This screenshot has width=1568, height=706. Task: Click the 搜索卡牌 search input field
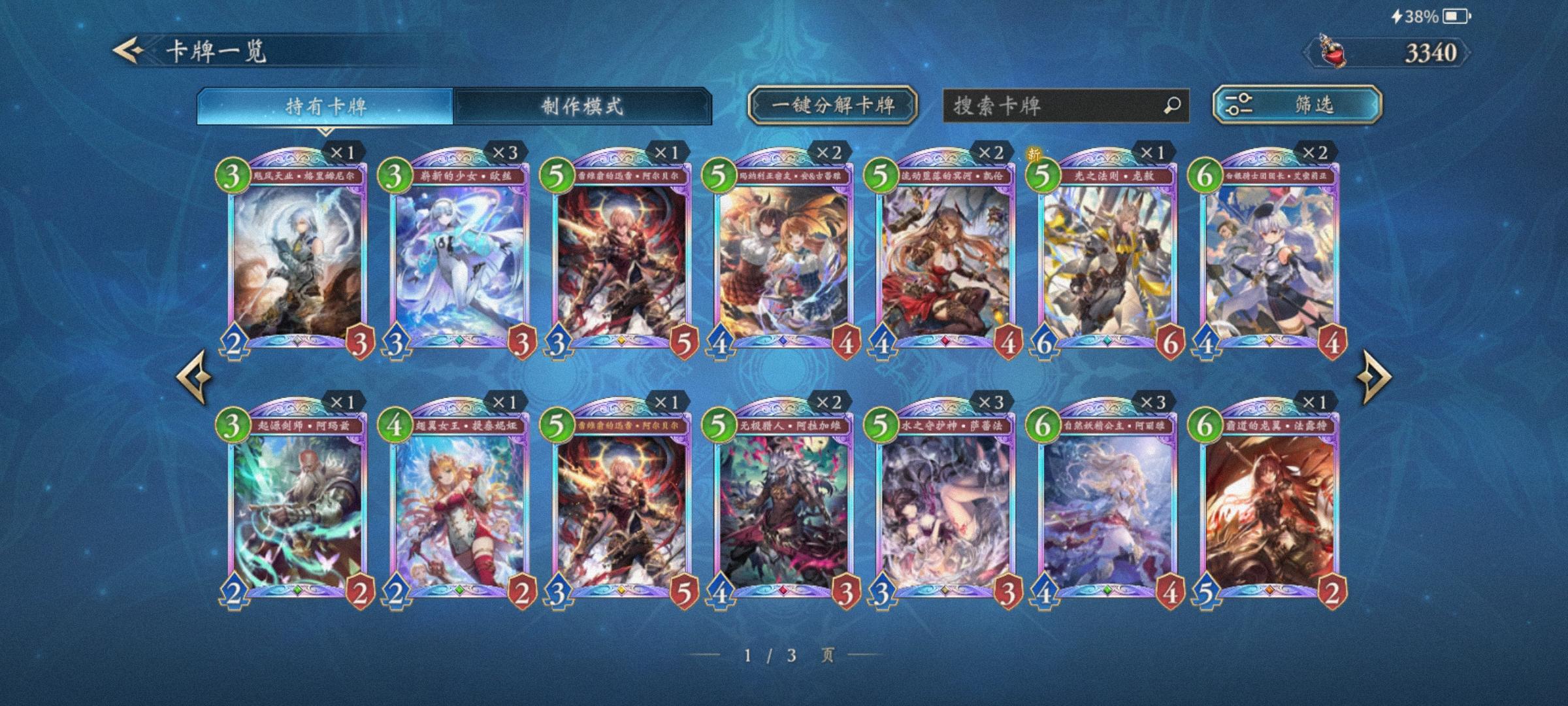[x=1045, y=104]
